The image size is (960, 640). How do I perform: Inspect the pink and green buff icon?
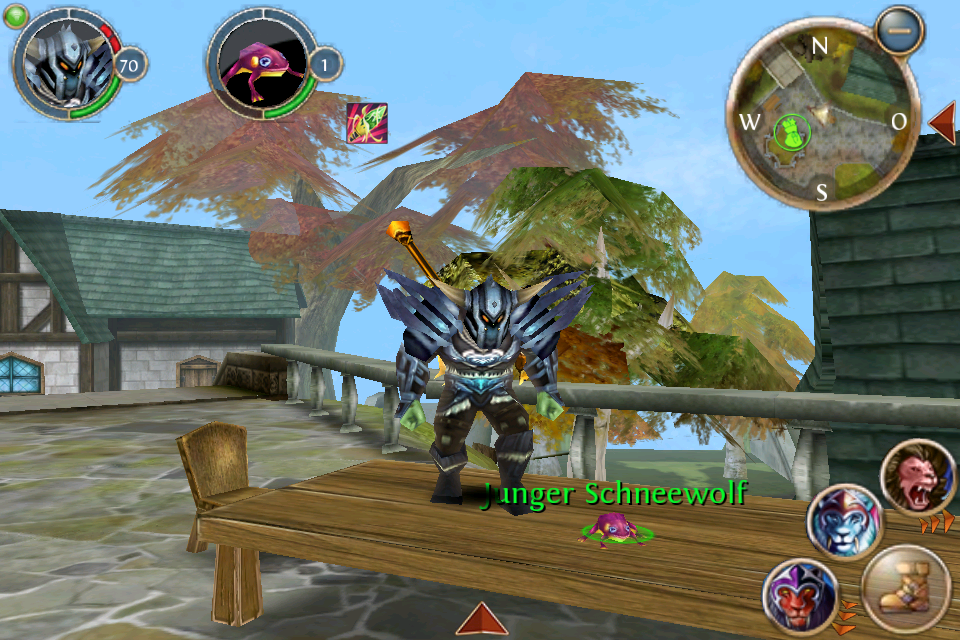point(366,122)
